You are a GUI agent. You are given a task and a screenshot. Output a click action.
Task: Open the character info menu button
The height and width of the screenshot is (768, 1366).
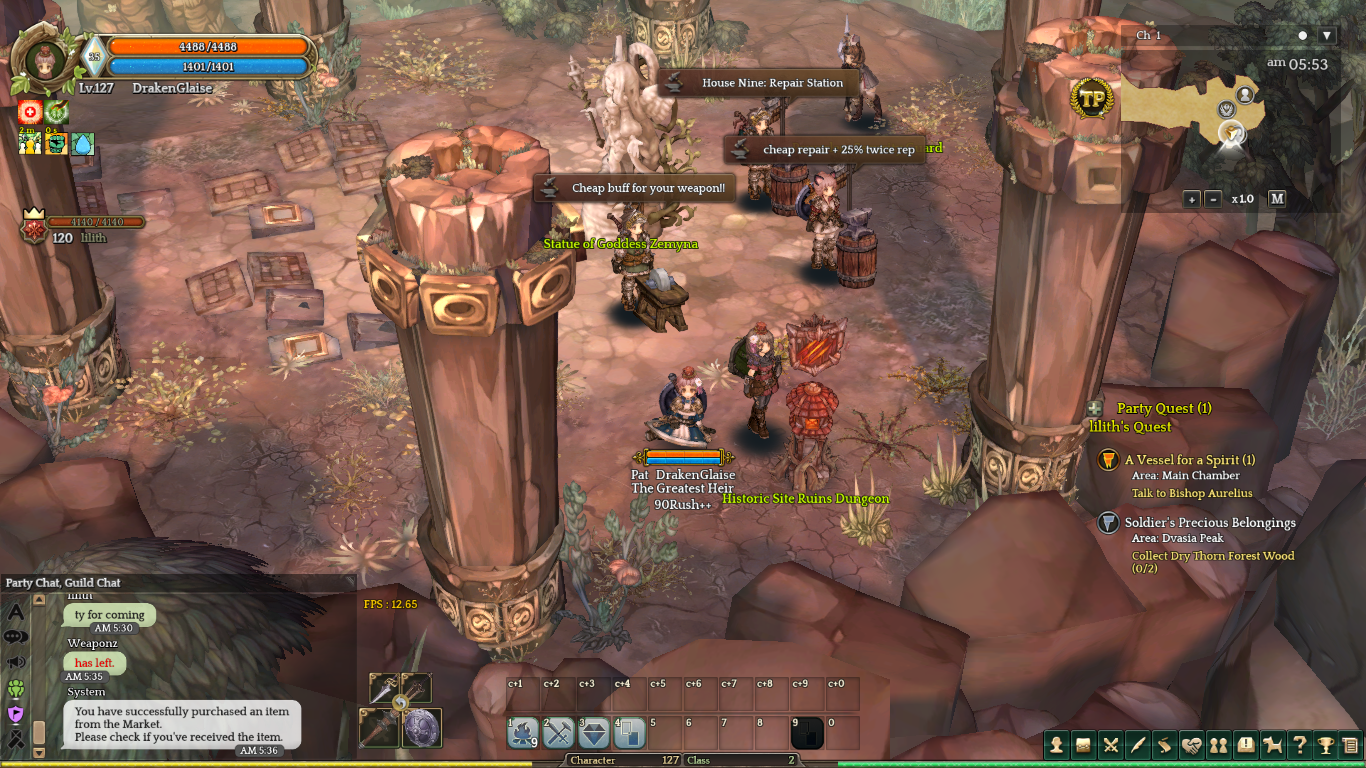click(x=1057, y=745)
